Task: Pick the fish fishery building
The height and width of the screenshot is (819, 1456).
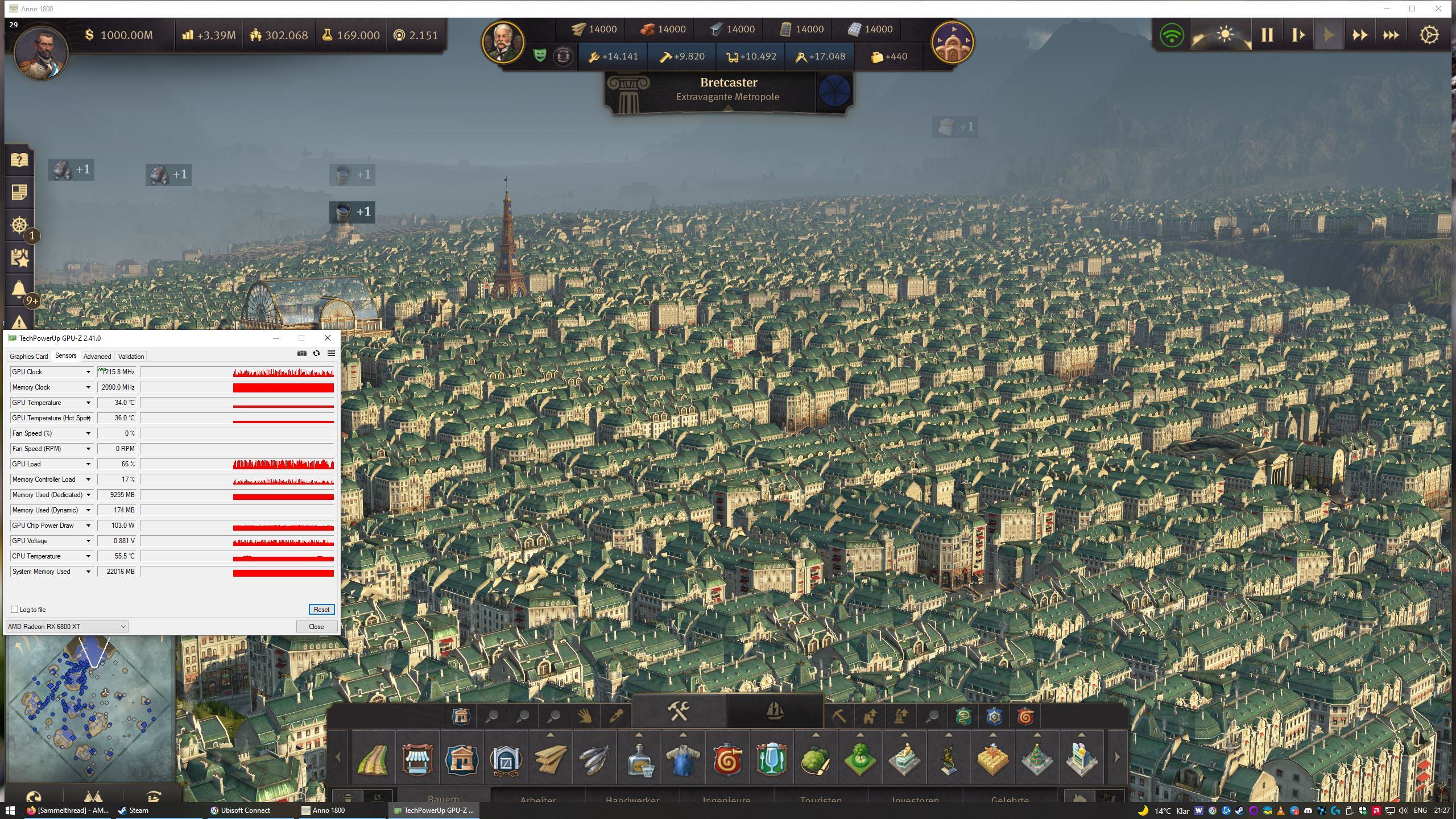Action: (594, 759)
